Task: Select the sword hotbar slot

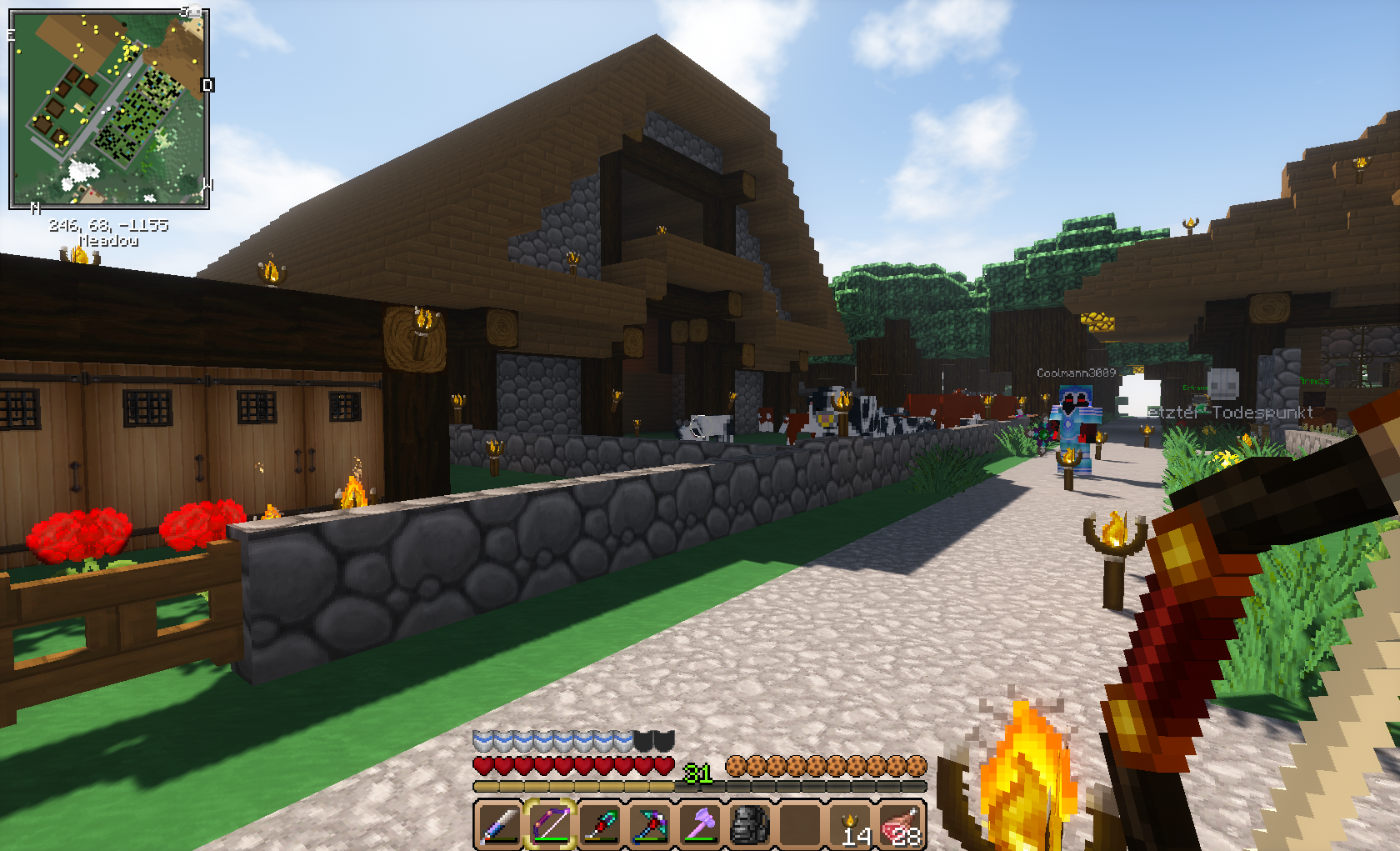Action: (500, 824)
